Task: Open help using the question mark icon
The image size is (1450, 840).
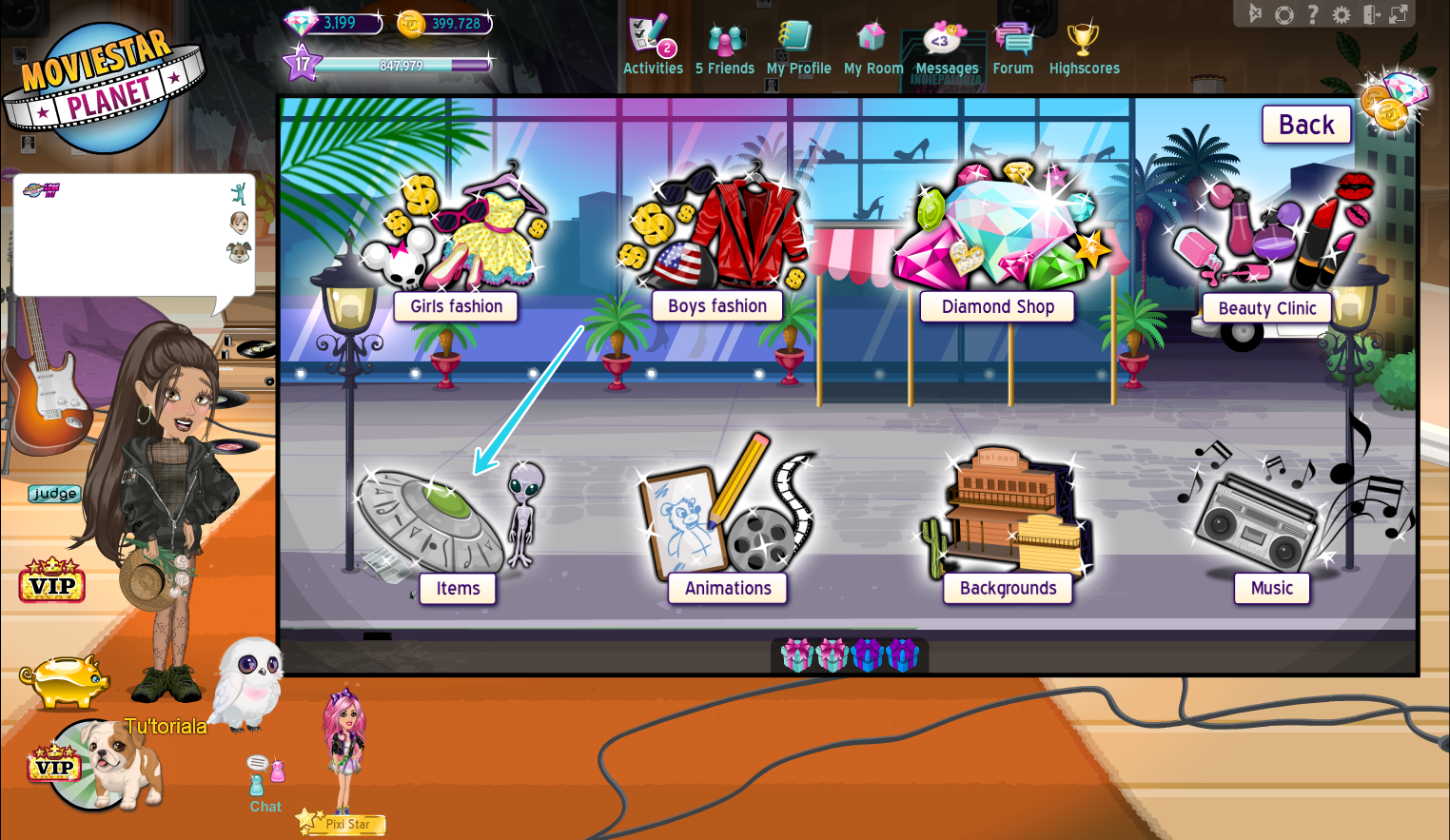Action: coord(1313,14)
